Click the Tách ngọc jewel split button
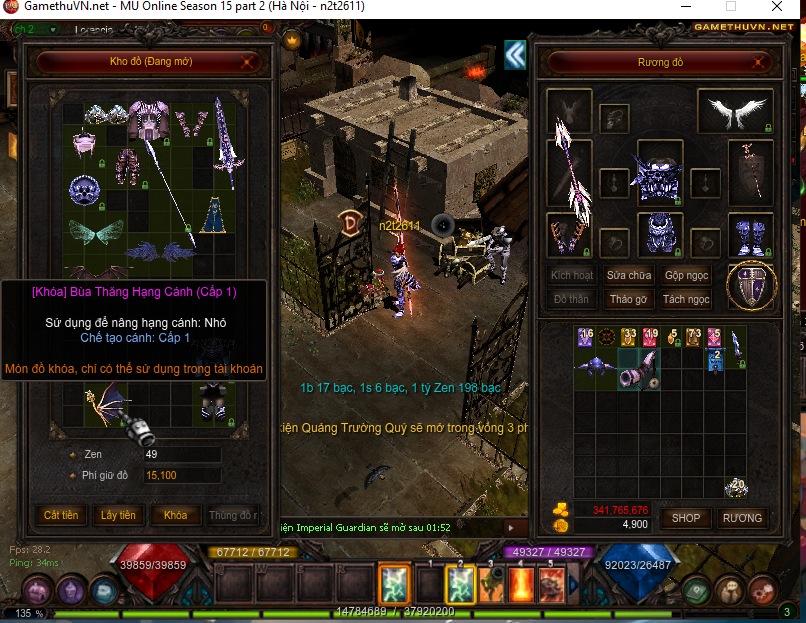Screen dimensions: 806x623 686,299
